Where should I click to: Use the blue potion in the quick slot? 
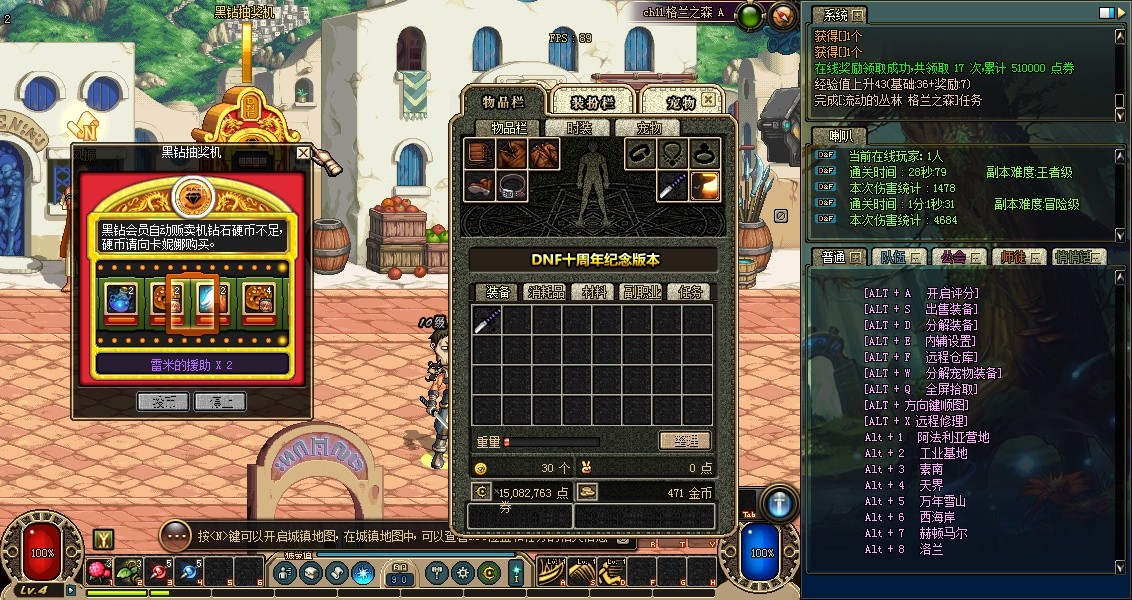click(x=189, y=572)
